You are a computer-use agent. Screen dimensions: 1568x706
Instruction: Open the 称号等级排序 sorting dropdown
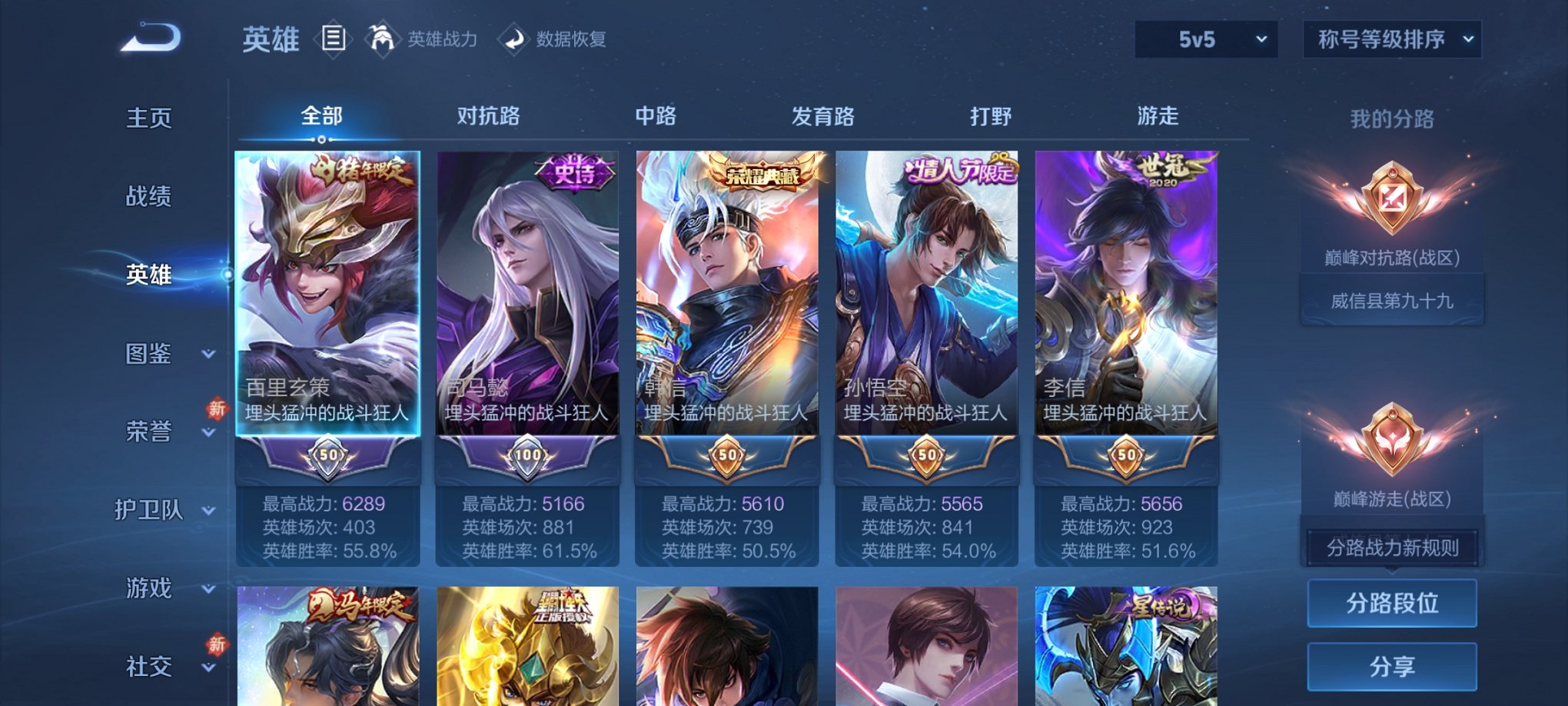pos(1391,40)
